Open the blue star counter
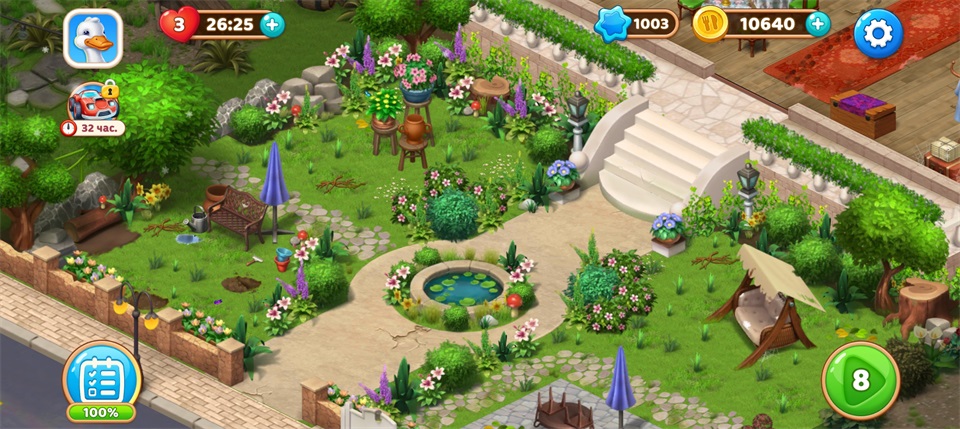Screen dimensions: 960x429 point(637,25)
